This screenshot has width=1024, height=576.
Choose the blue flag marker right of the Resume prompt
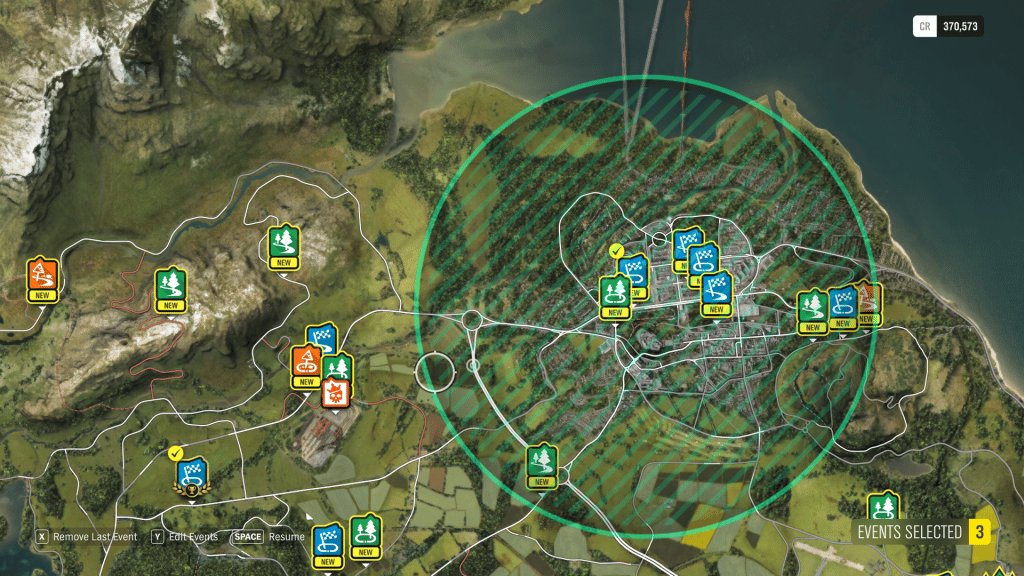click(328, 543)
